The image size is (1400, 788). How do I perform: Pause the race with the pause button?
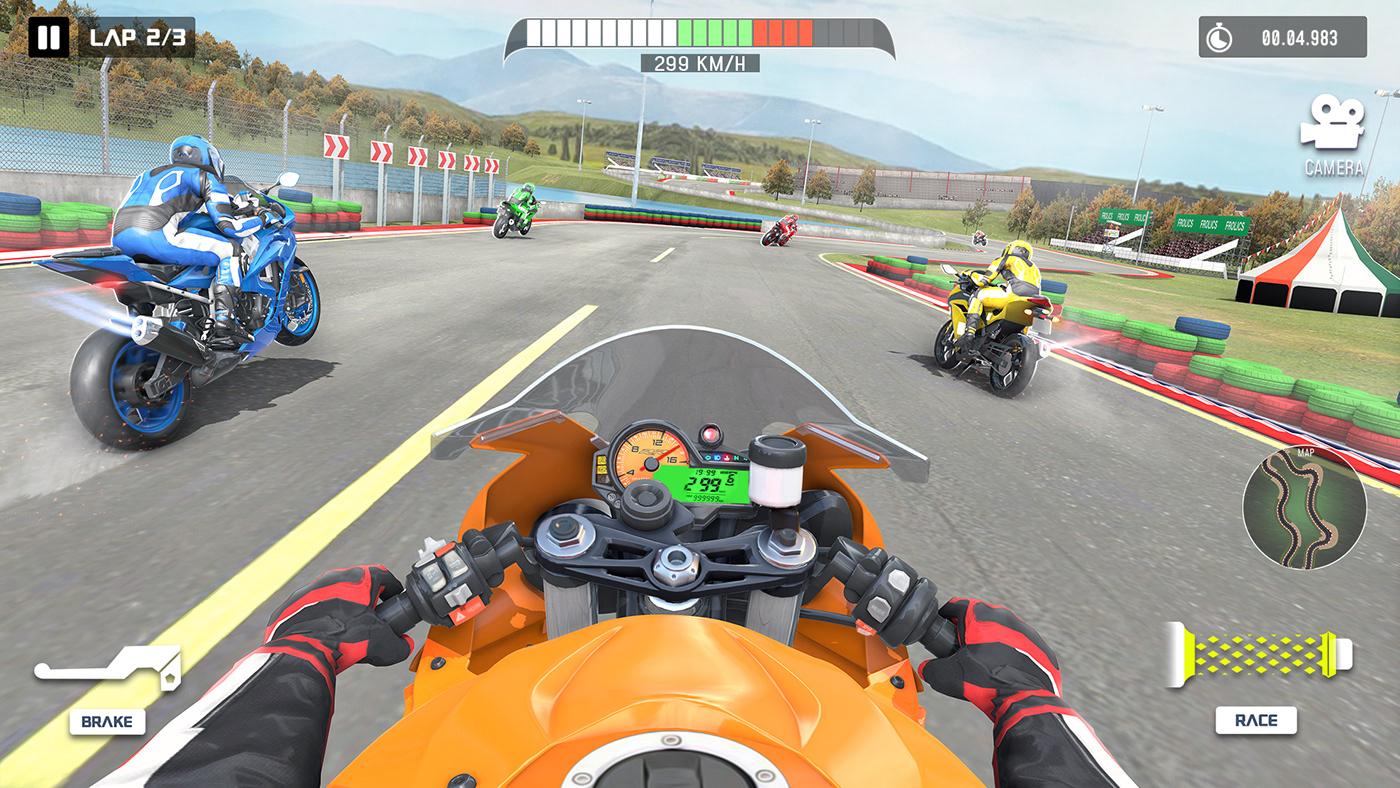[x=48, y=38]
